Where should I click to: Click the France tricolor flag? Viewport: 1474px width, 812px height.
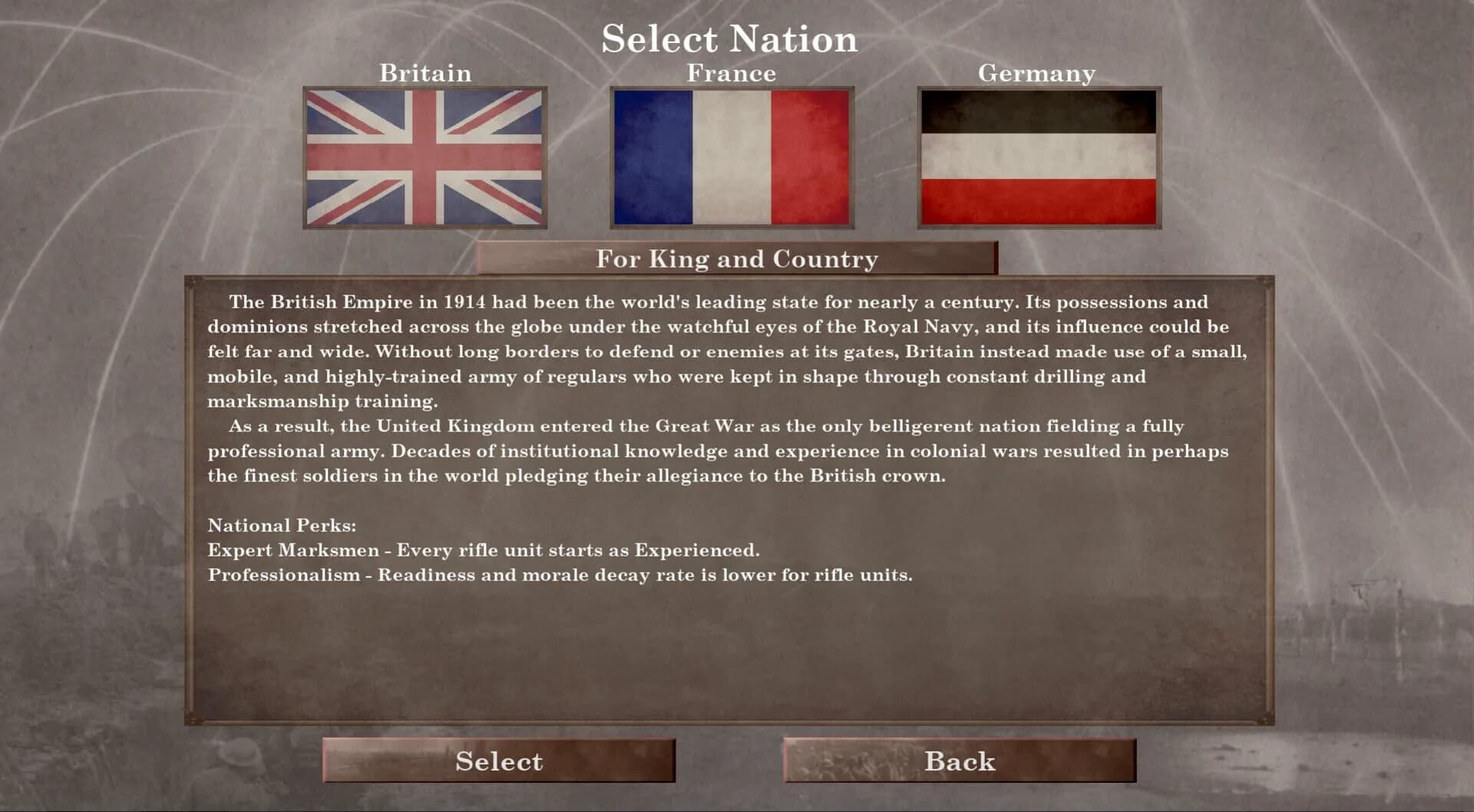(x=731, y=157)
